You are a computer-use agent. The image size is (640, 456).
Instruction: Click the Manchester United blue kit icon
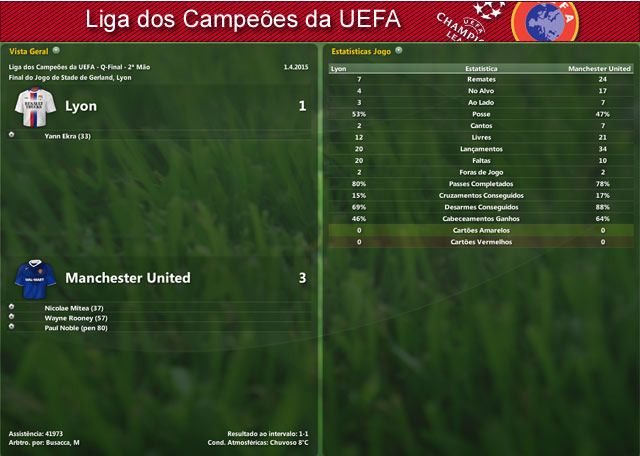[35, 277]
